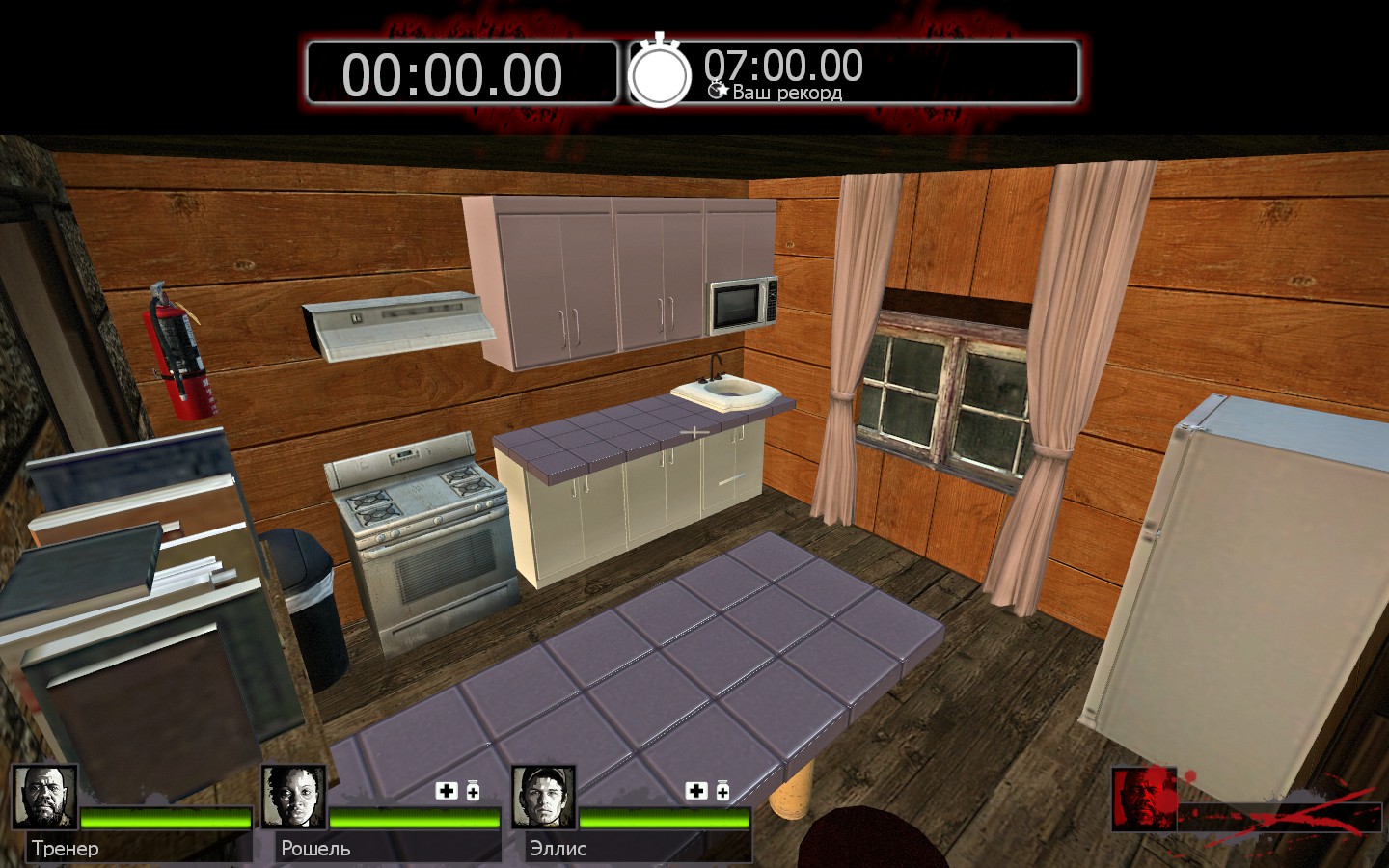Select Тренер's teammate portrait
The height and width of the screenshot is (868, 1389).
[44, 798]
